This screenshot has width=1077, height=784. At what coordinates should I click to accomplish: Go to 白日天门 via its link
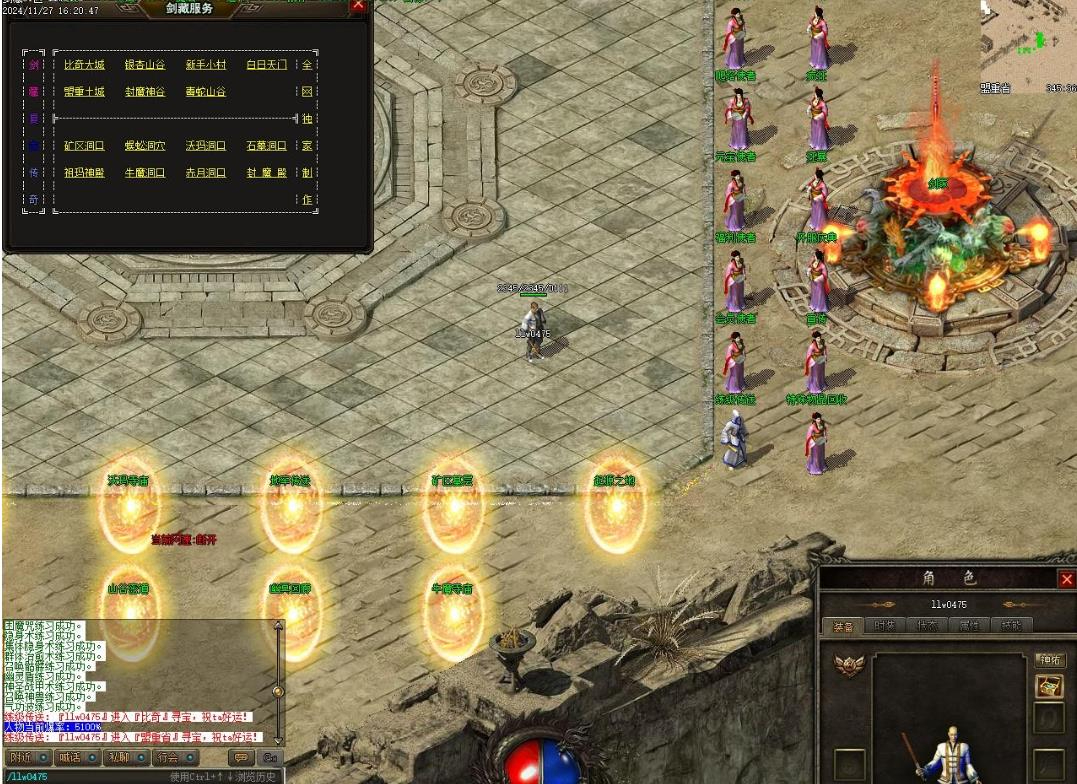[x=266, y=65]
